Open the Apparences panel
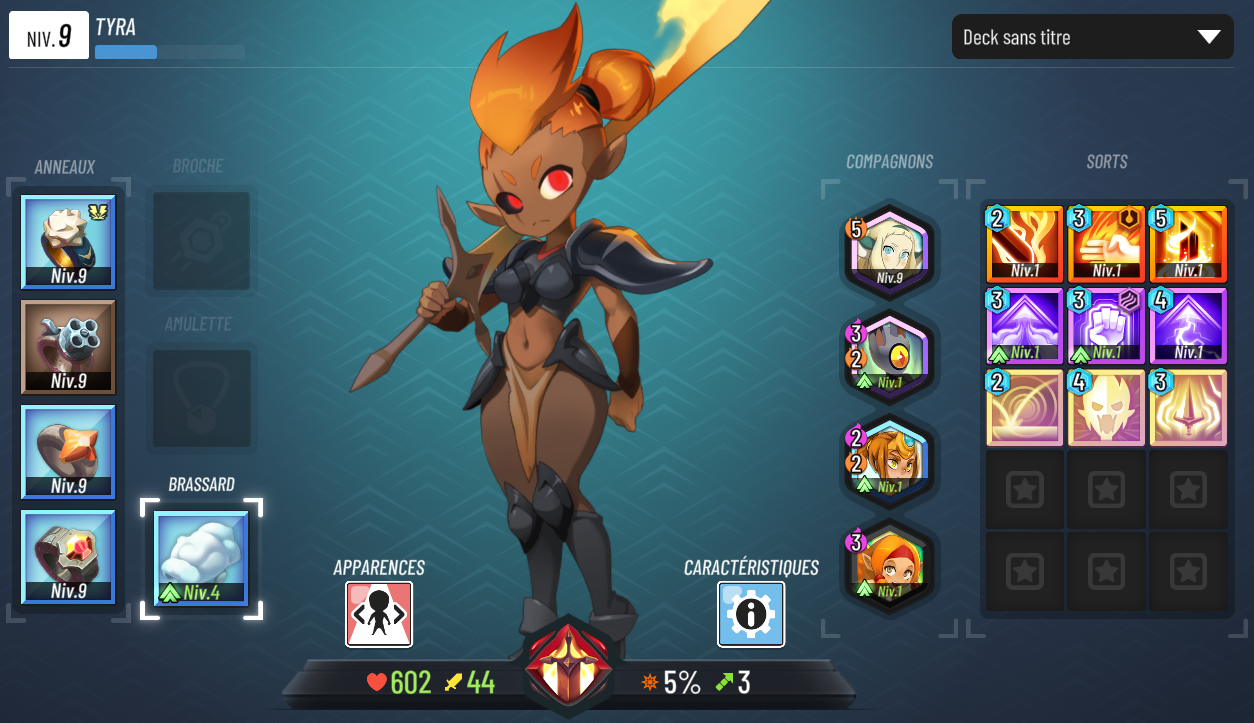The height and width of the screenshot is (723, 1254). click(x=379, y=614)
